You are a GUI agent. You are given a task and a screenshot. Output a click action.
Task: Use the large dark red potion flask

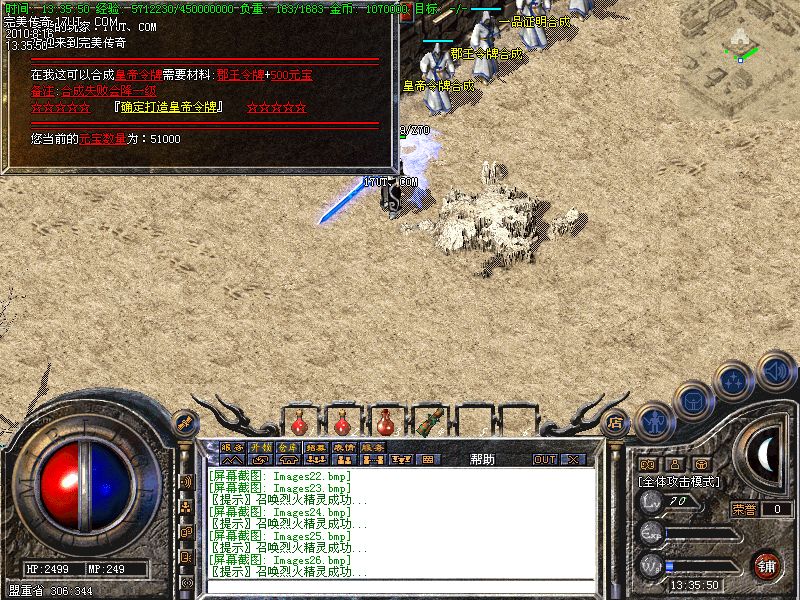click(x=385, y=422)
